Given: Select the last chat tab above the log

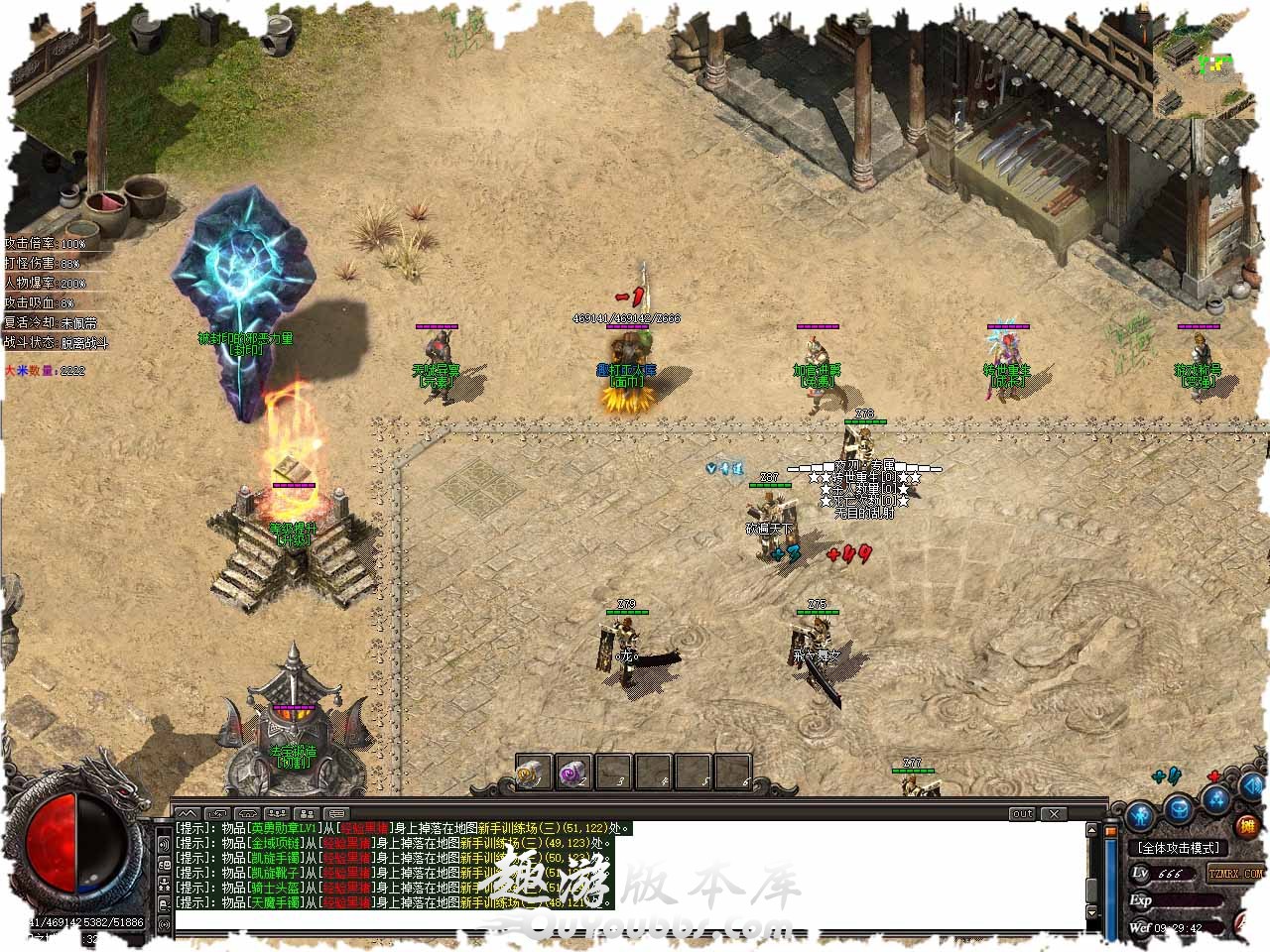Looking at the screenshot, I should pyautogui.click(x=335, y=814).
